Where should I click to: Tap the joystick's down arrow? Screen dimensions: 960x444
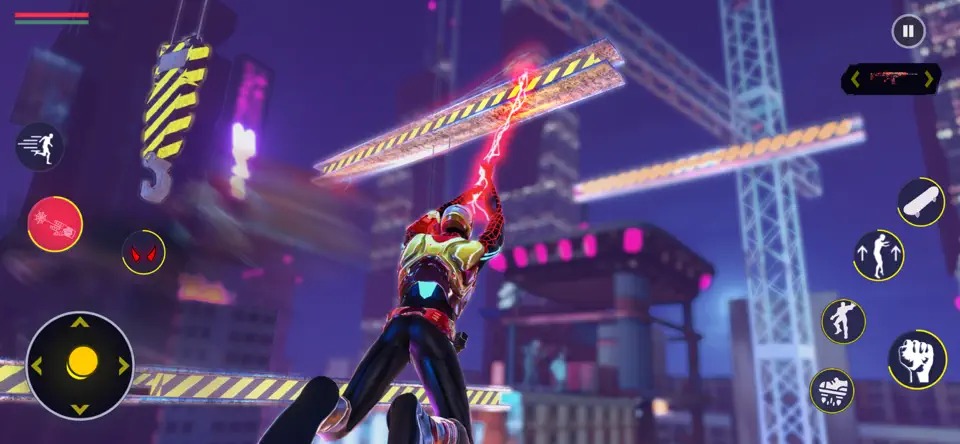click(x=81, y=407)
